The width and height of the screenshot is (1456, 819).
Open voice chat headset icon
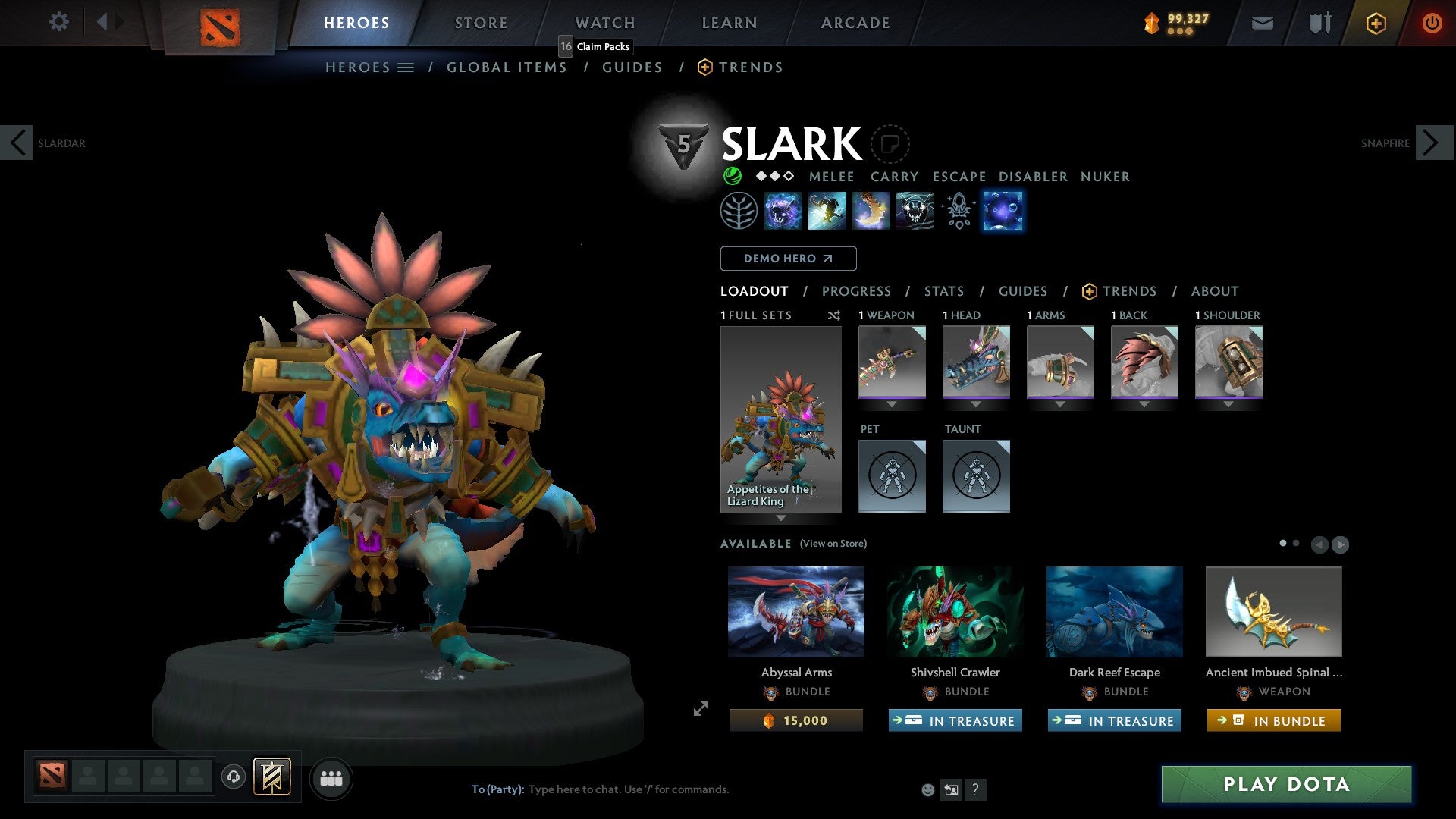click(x=233, y=777)
